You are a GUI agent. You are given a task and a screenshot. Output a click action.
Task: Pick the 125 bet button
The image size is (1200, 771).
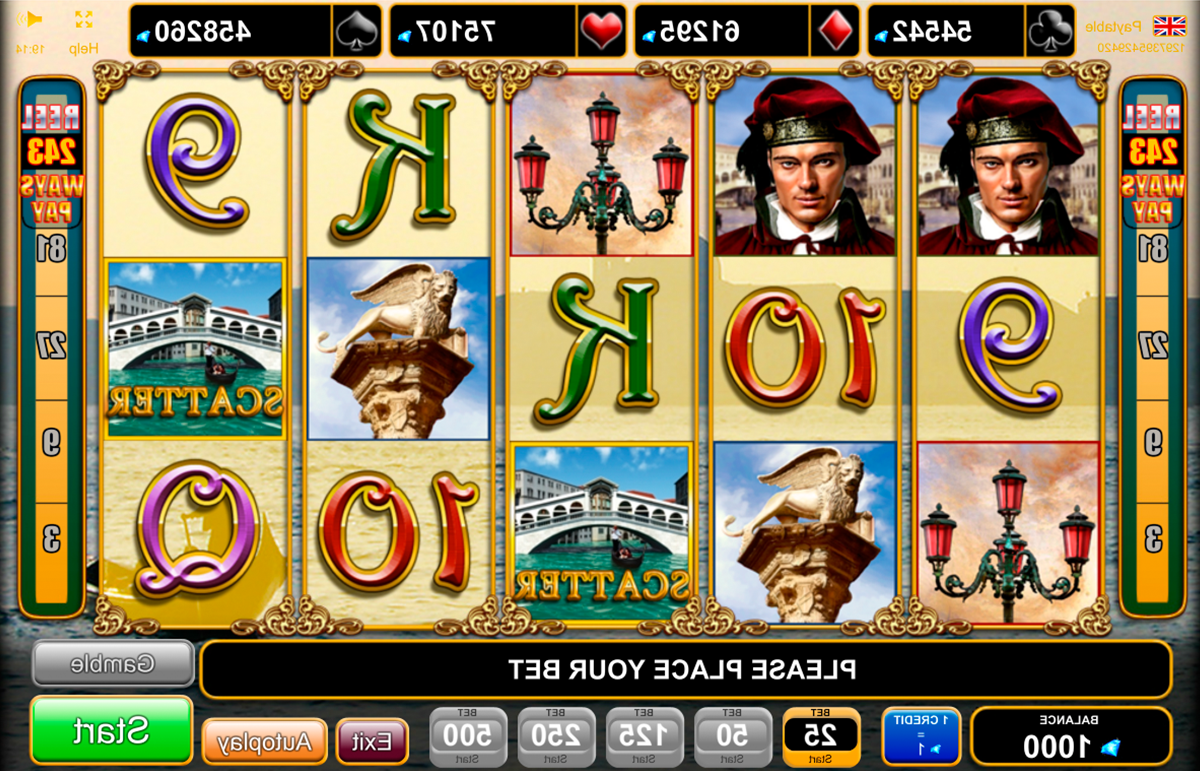pos(645,738)
